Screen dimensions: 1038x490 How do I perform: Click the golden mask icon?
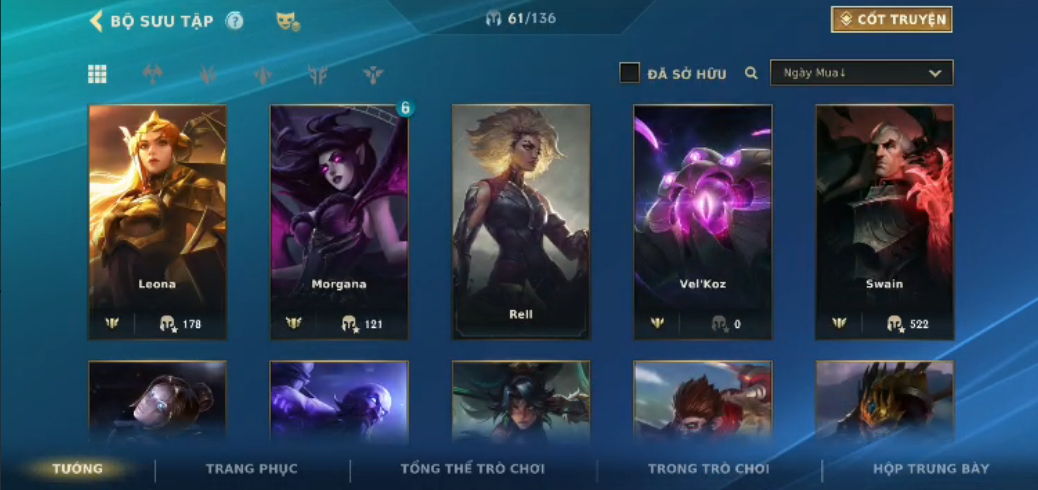(x=288, y=21)
